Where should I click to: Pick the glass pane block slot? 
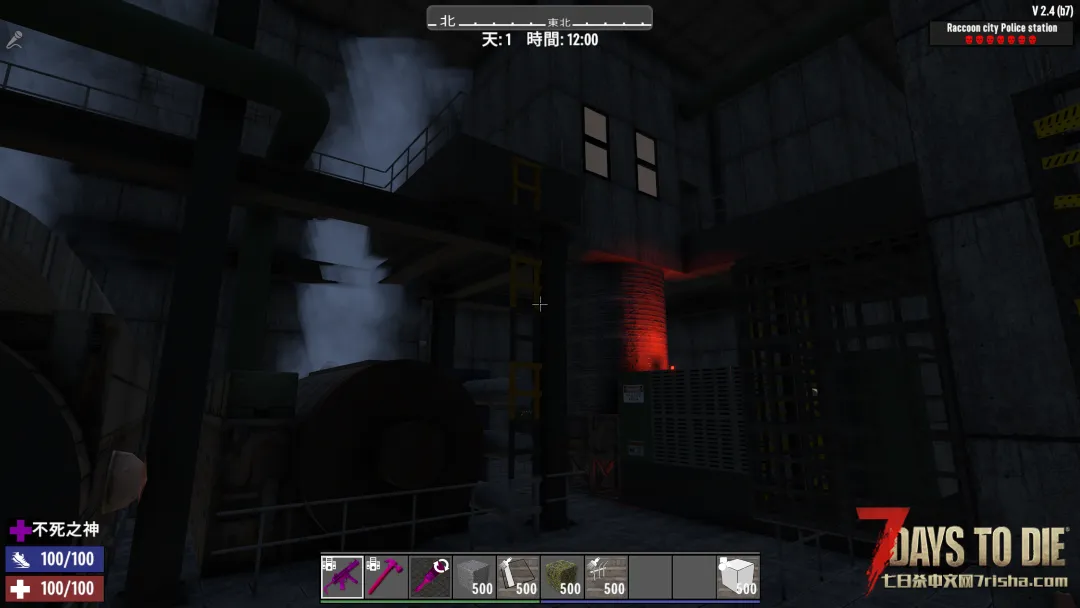[518, 577]
